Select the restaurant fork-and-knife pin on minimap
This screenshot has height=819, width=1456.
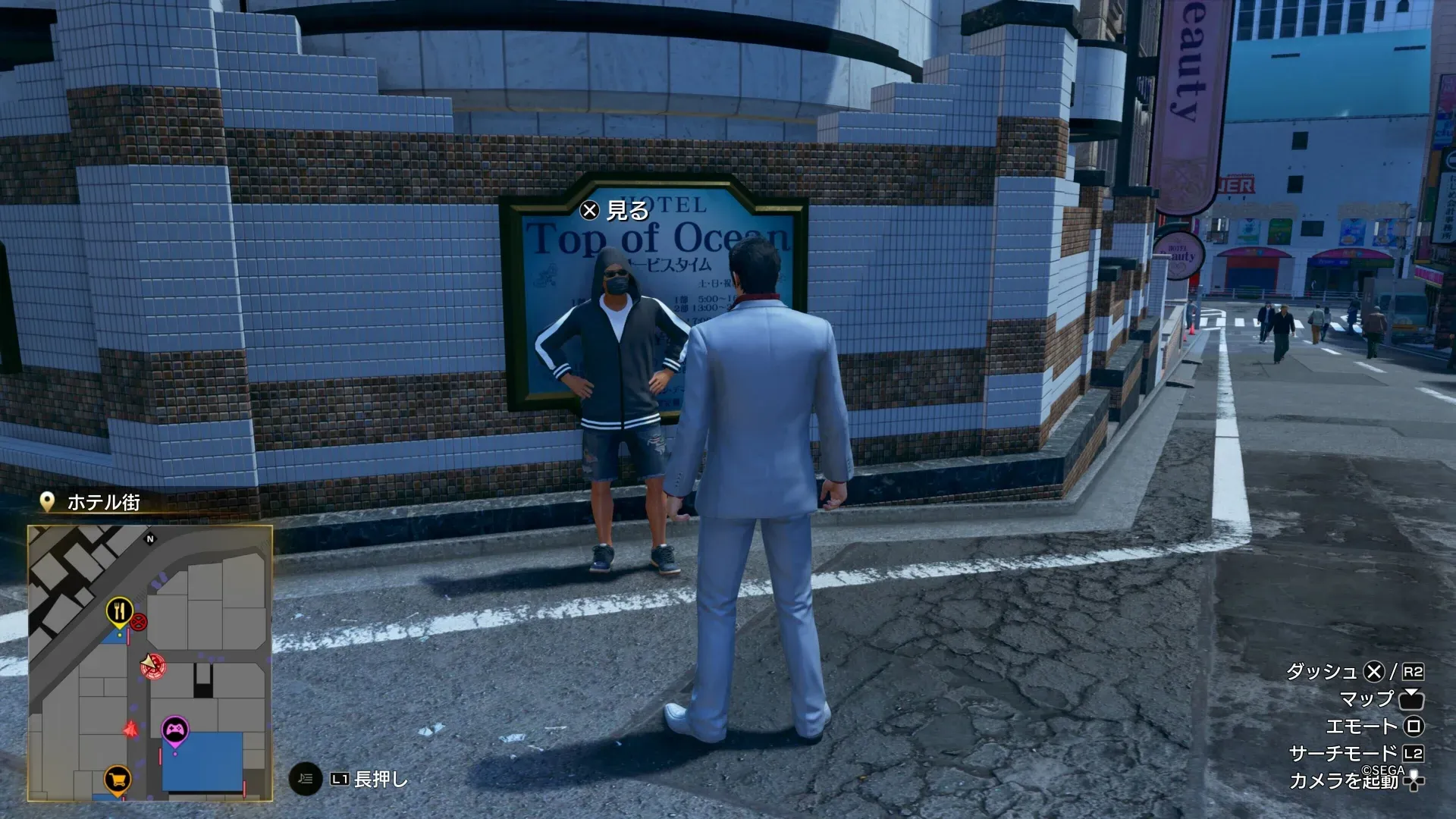point(119,610)
